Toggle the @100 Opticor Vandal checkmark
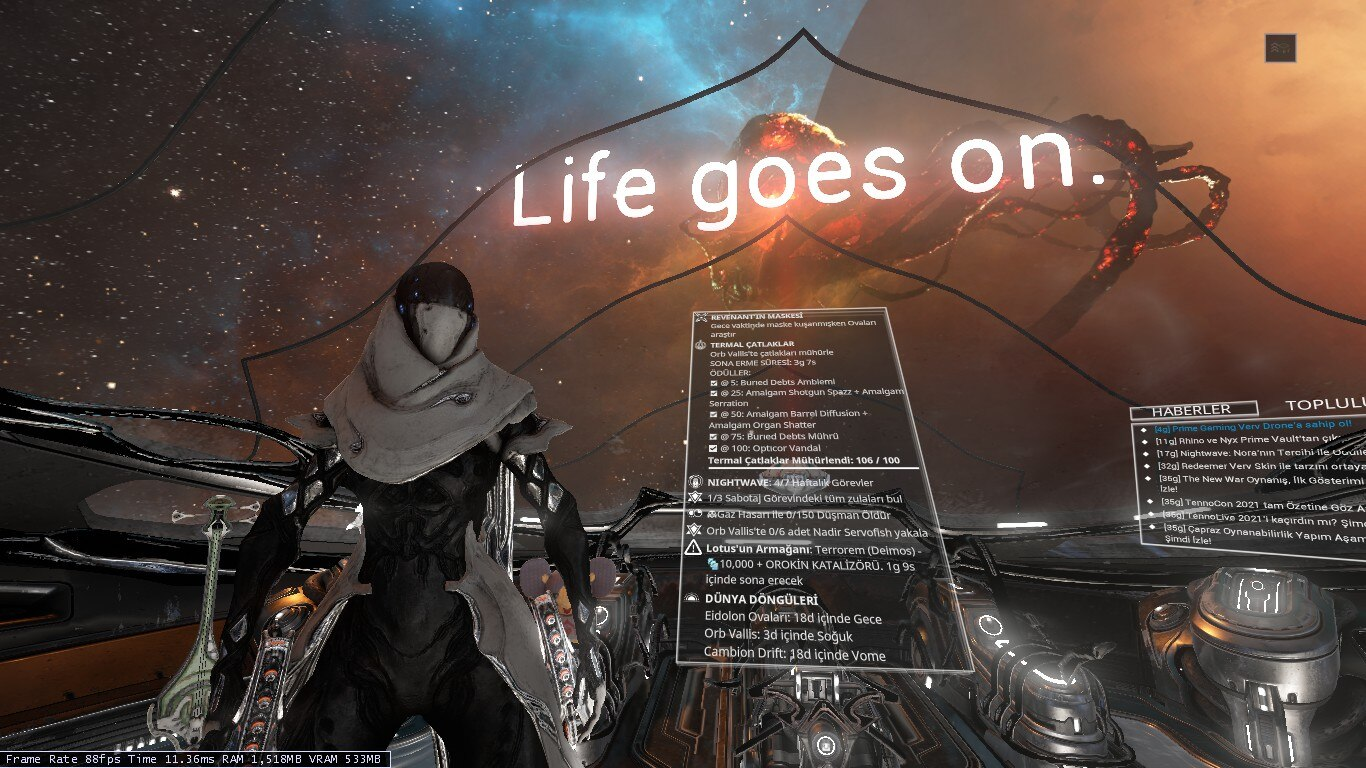Image resolution: width=1366 pixels, height=768 pixels. pos(713,448)
